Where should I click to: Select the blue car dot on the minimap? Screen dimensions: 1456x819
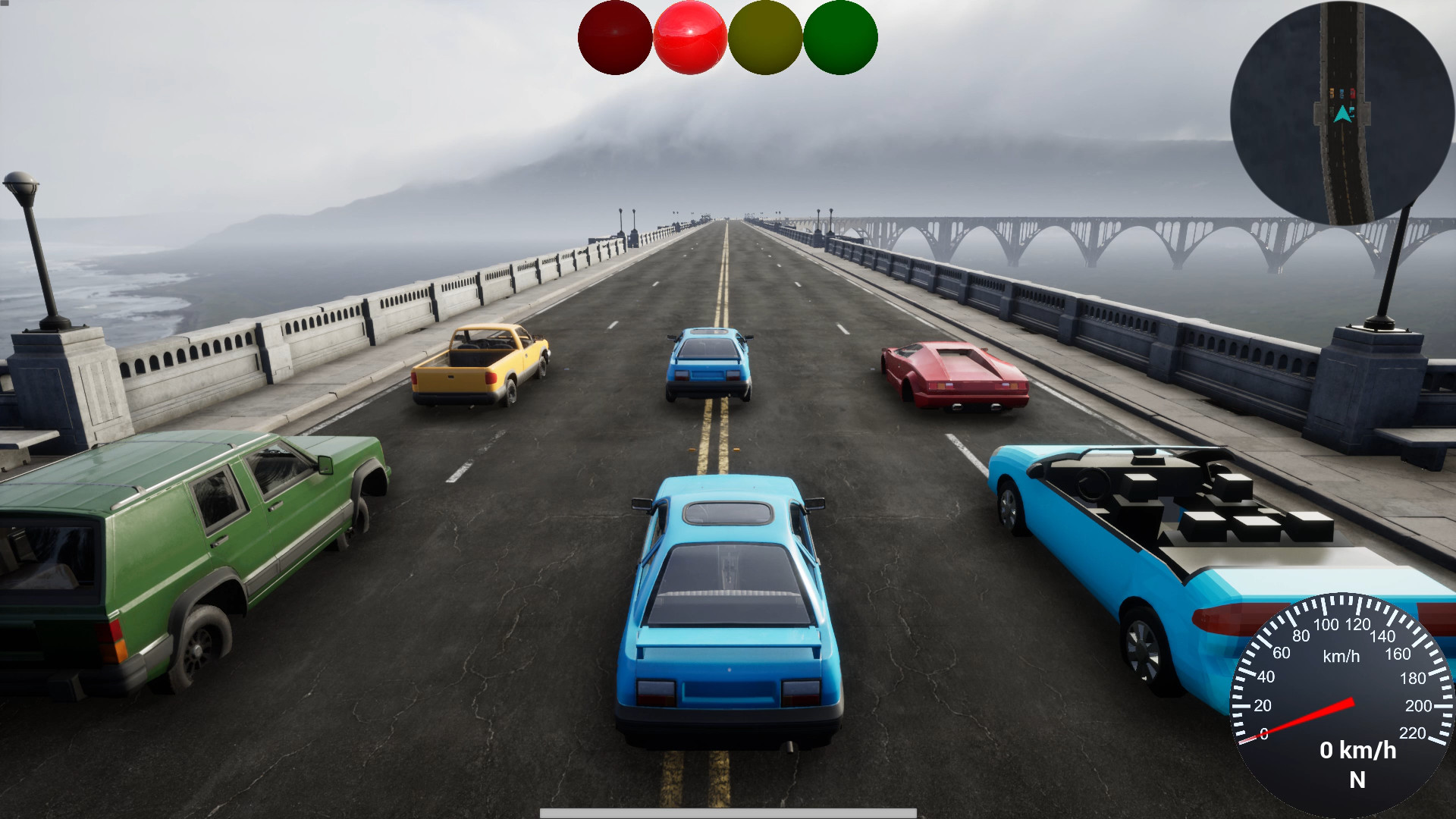(1341, 93)
